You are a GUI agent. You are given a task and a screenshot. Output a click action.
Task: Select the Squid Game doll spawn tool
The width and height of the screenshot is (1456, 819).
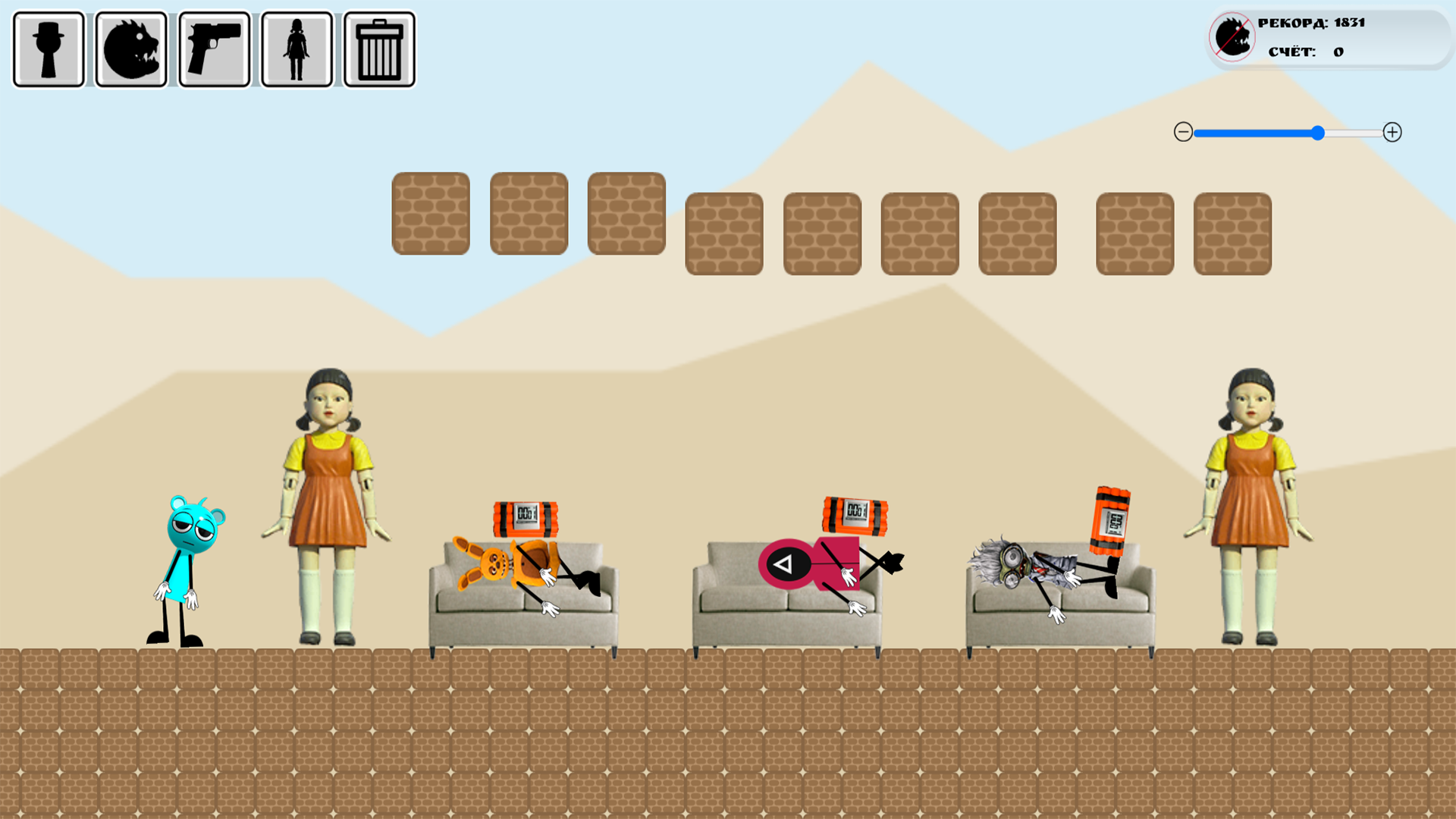click(296, 47)
